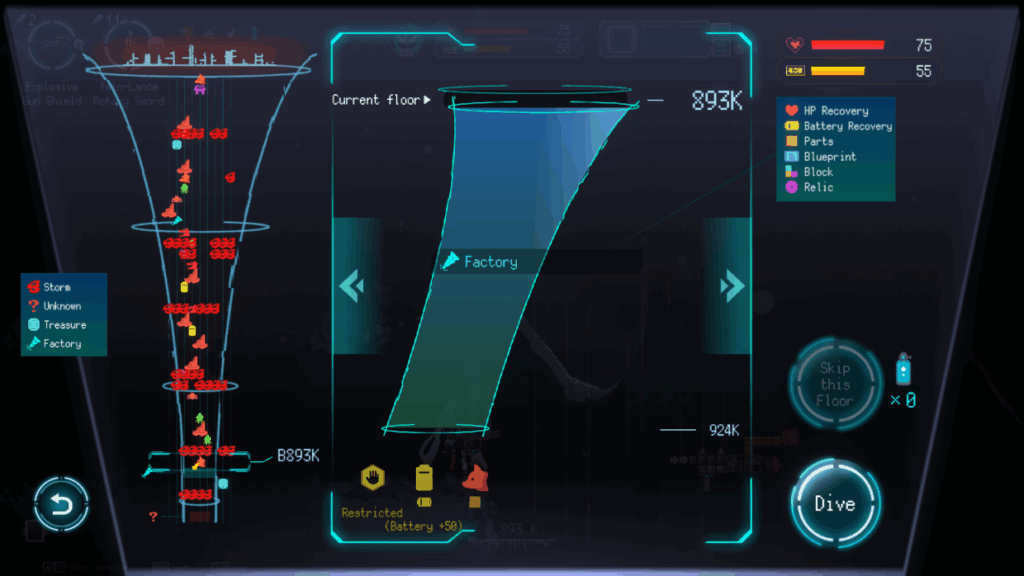The height and width of the screenshot is (576, 1024).
Task: Click the Skip this Floor button
Action: click(835, 385)
